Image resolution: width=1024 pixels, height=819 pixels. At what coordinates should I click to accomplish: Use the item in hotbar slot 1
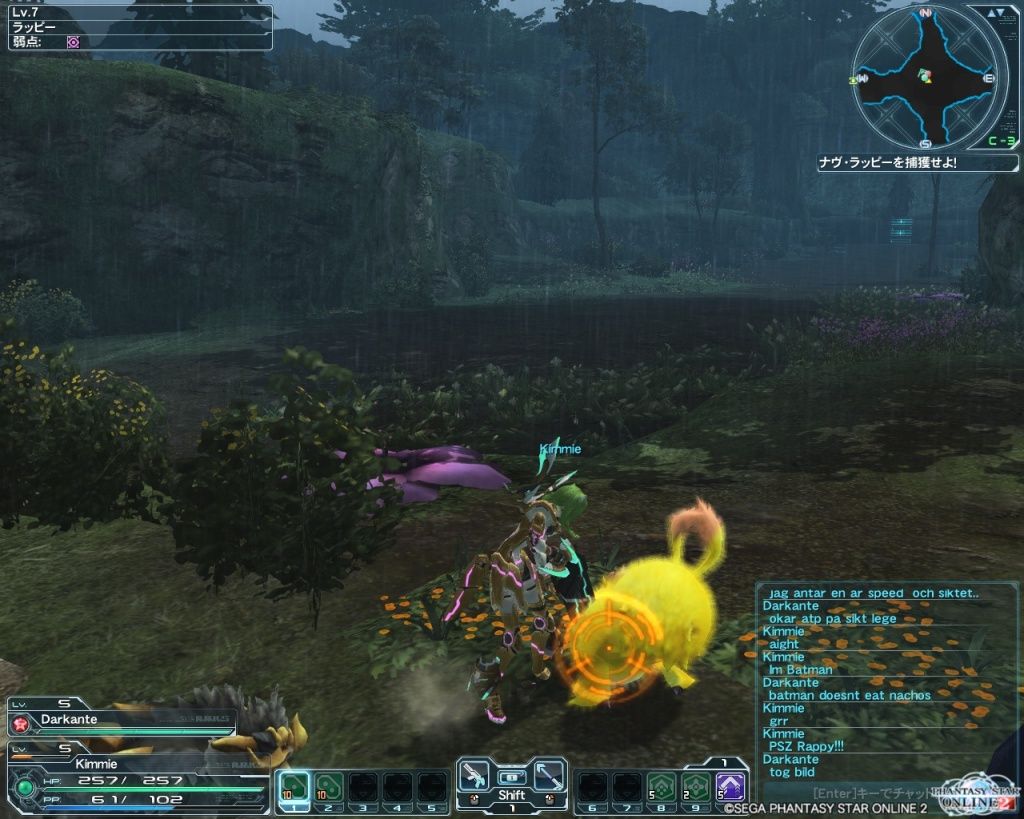tap(292, 786)
